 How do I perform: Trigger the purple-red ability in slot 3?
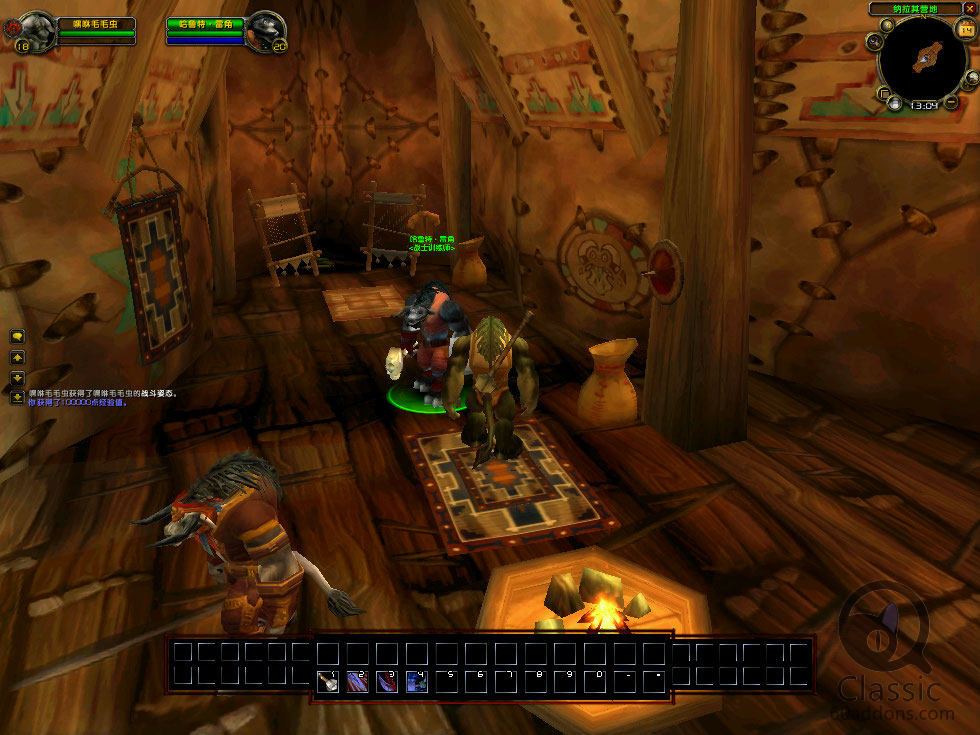[387, 681]
